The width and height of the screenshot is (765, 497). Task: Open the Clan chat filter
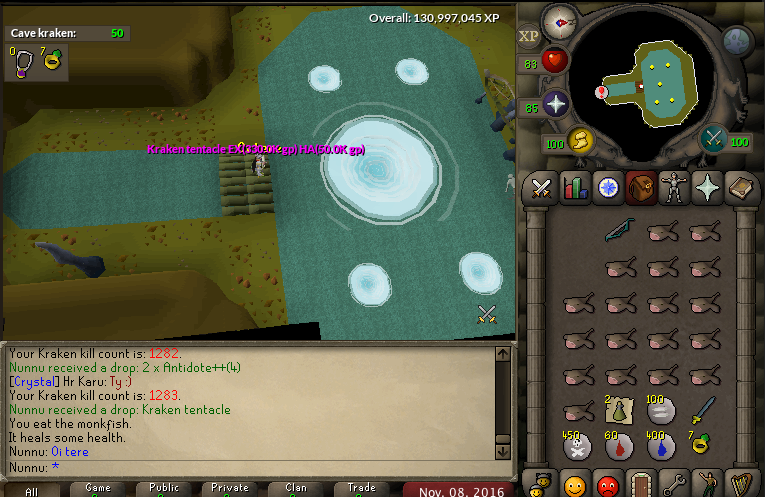click(x=296, y=489)
